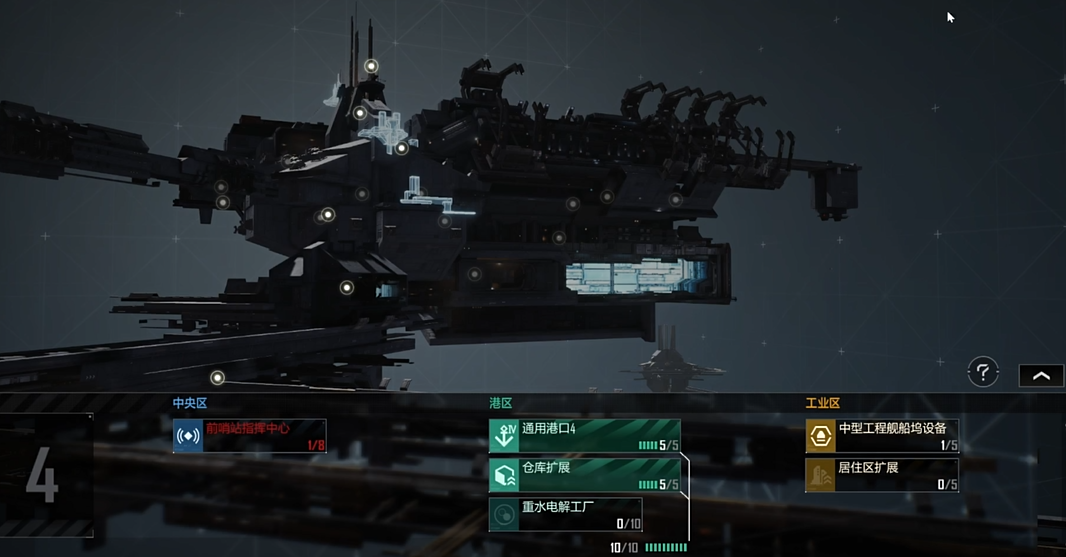Choose the 仓库扩展 module
1066x557 pixels.
click(584, 475)
